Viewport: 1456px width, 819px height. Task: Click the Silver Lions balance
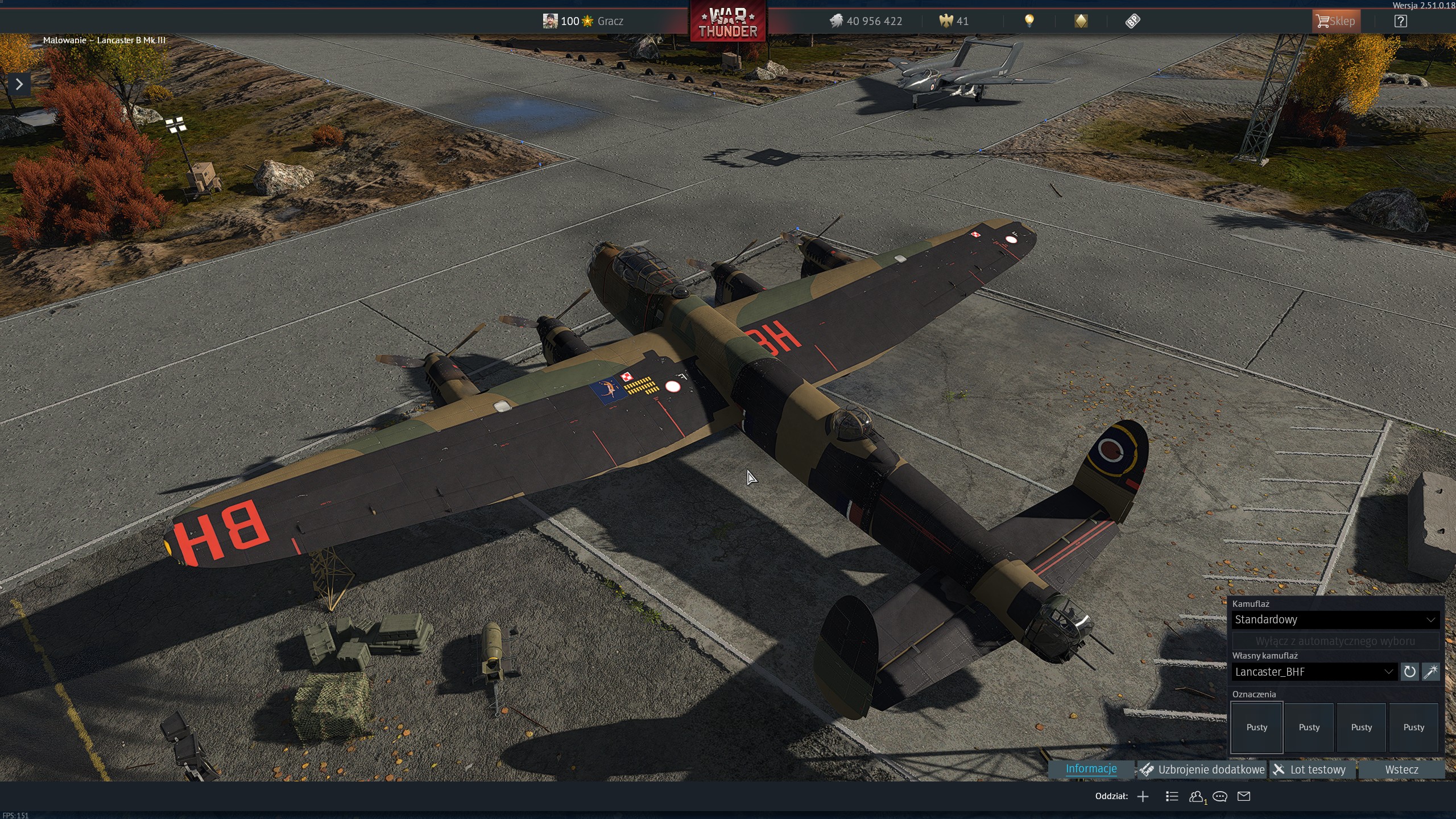[x=866, y=21]
